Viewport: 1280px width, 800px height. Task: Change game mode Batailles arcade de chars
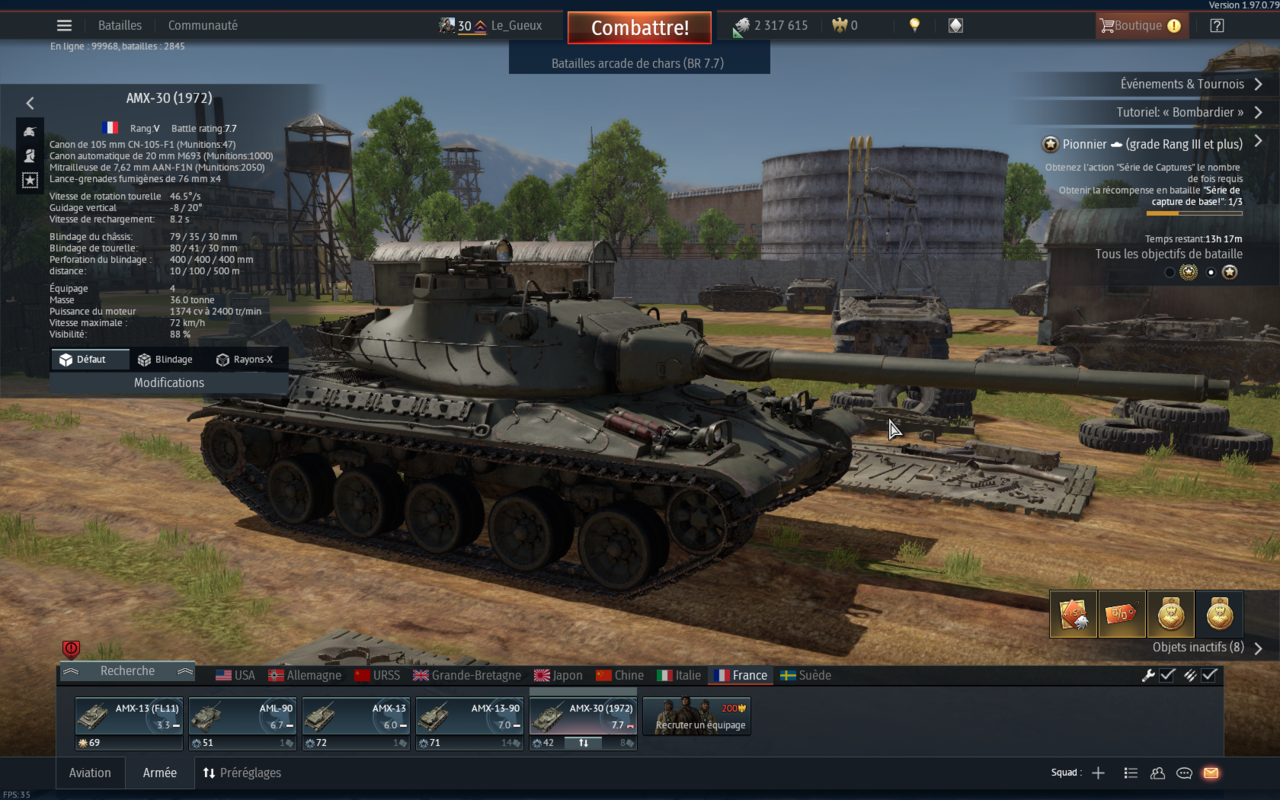638,63
